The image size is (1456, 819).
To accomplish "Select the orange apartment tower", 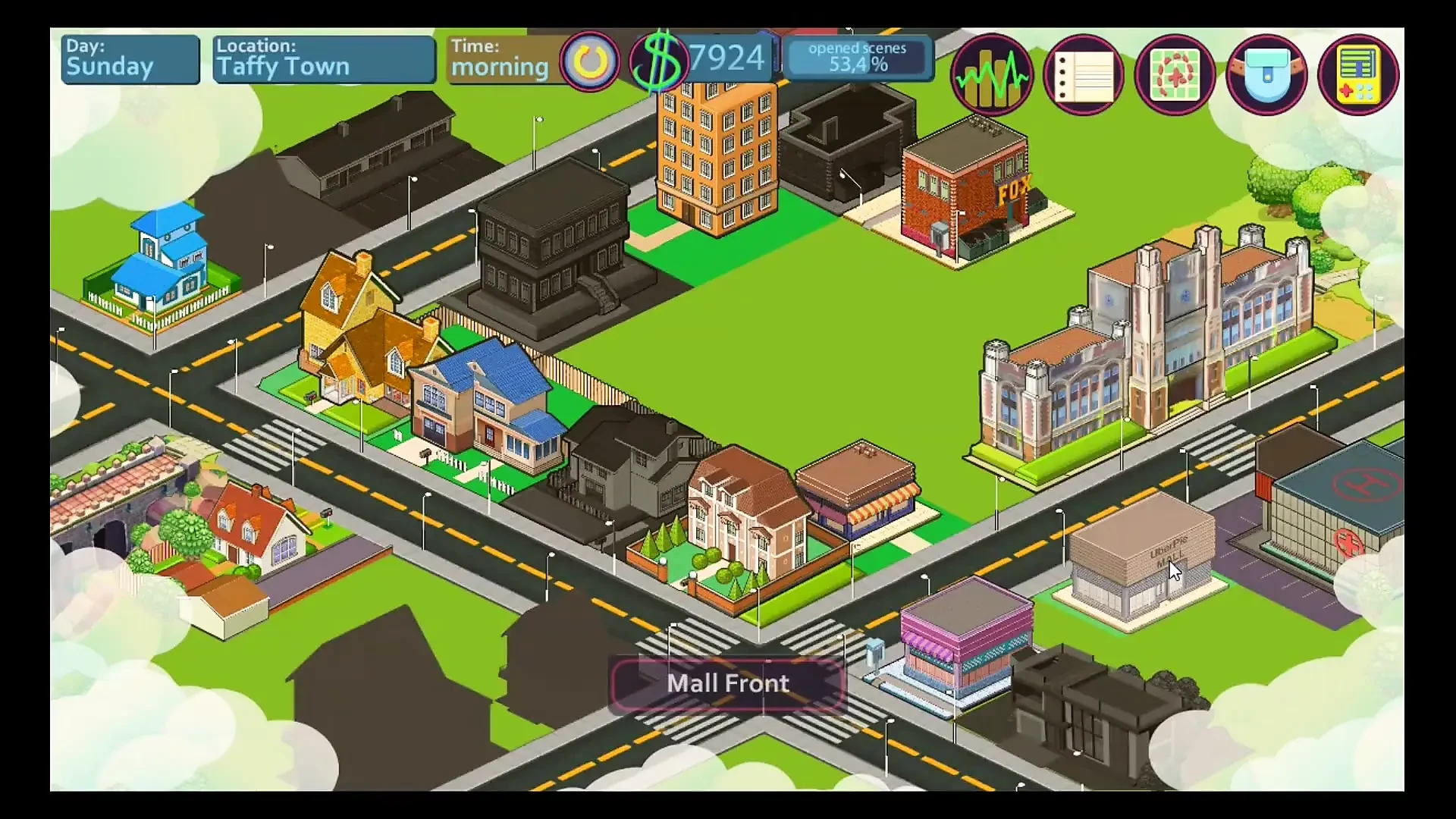I will tap(717, 152).
